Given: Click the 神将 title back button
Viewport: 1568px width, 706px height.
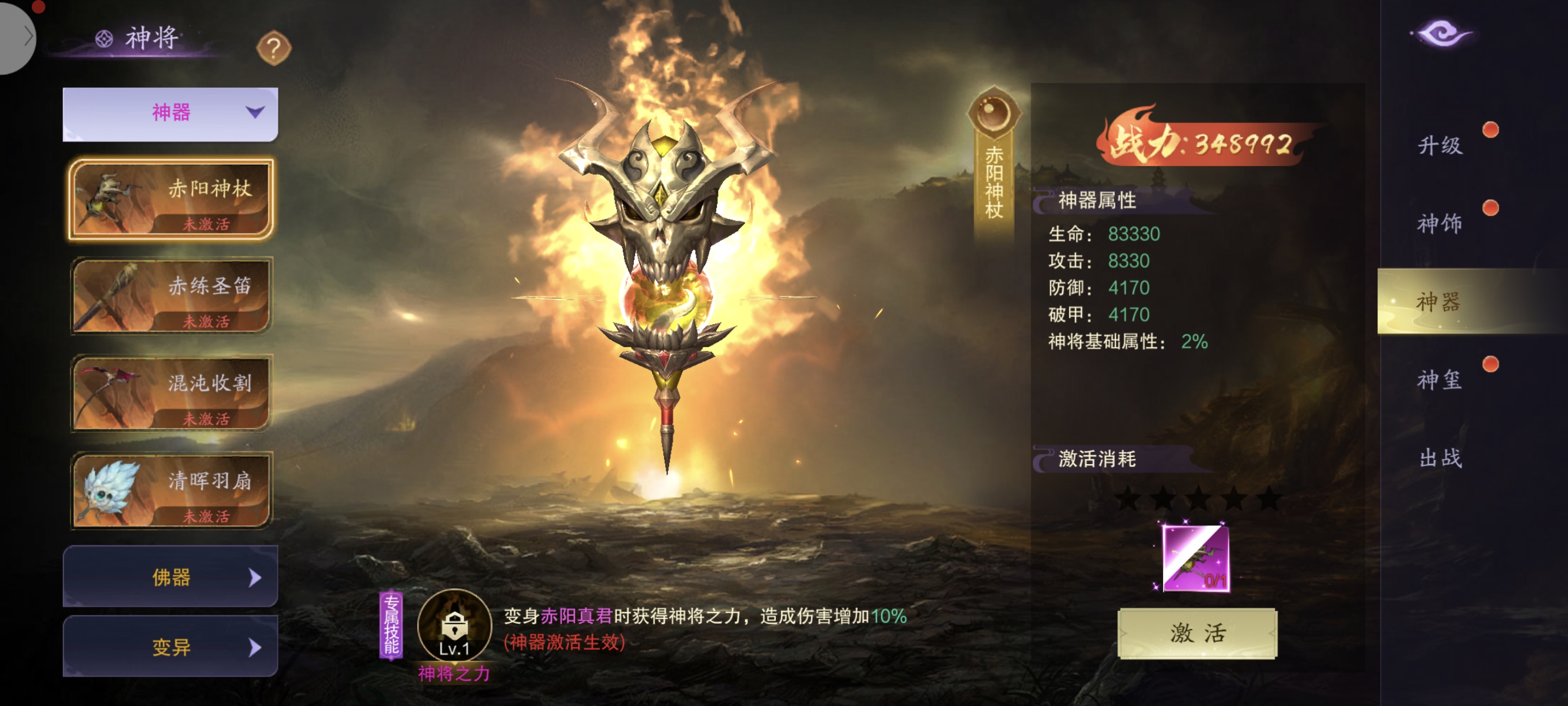Looking at the screenshot, I should pos(139,38).
